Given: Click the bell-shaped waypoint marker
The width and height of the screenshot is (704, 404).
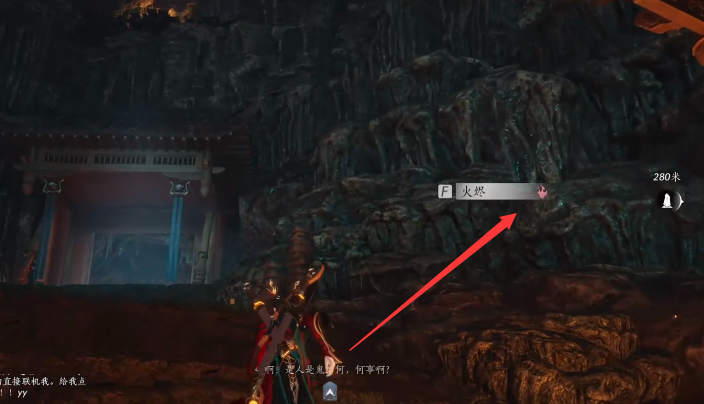Looking at the screenshot, I should point(665,202).
